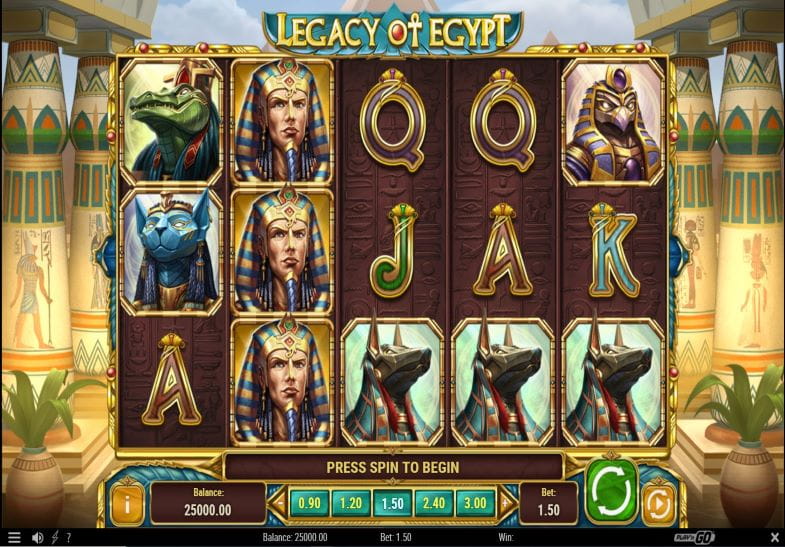Open the question mark help
The height and width of the screenshot is (547, 785).
tap(68, 538)
